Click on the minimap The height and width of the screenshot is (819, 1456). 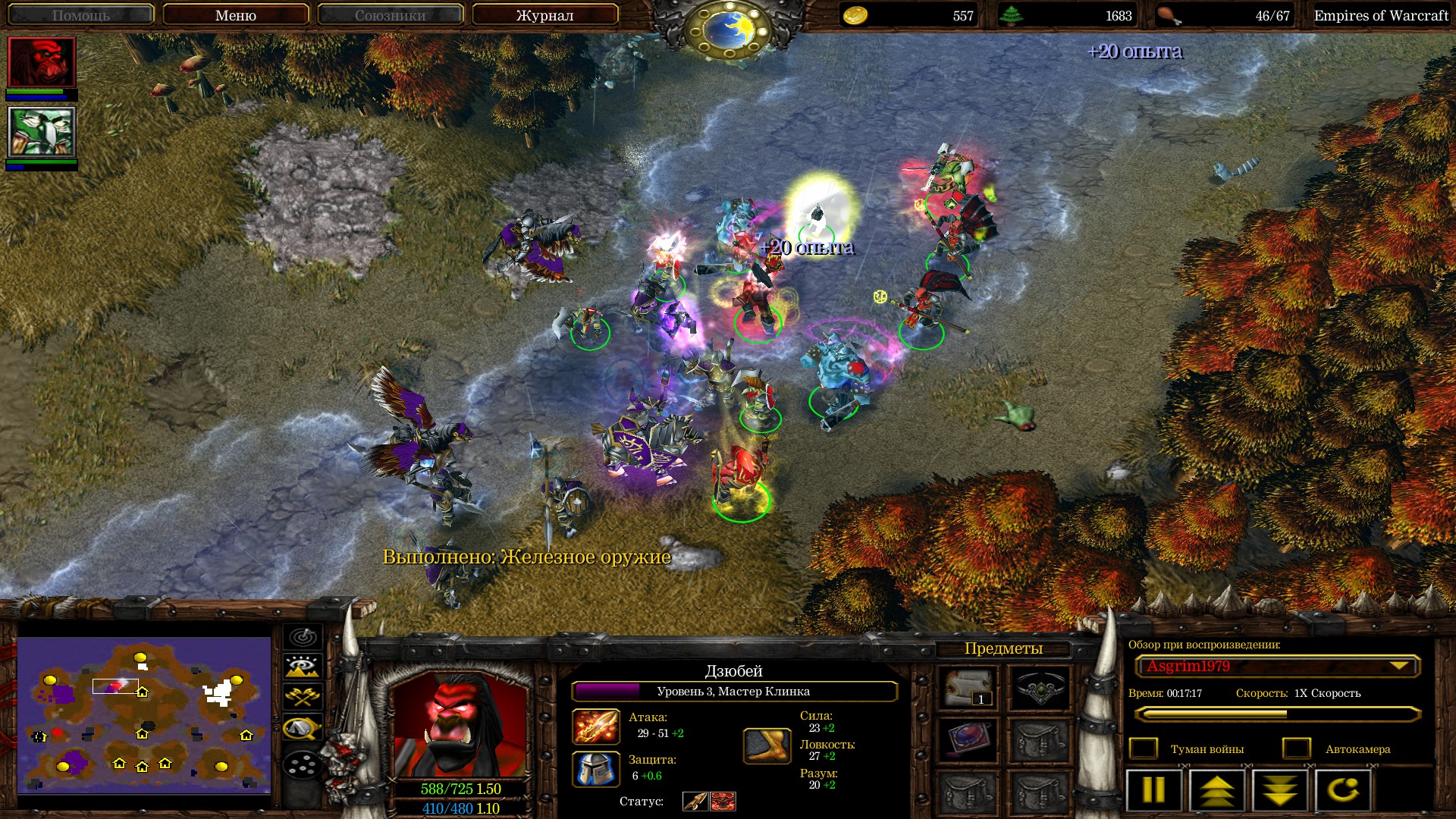coord(144,714)
